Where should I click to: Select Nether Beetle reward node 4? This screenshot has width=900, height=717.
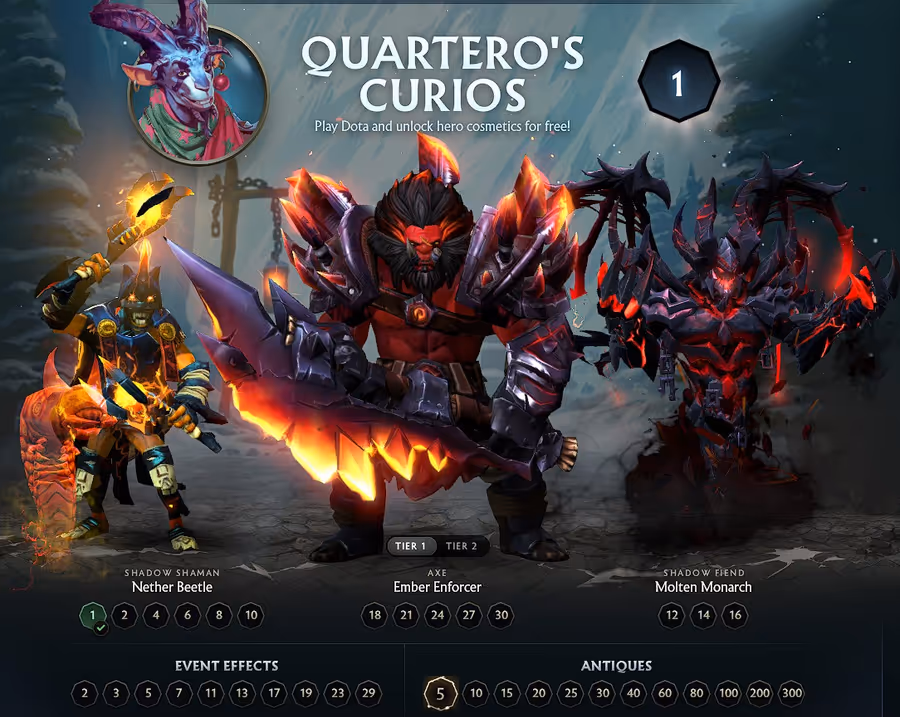point(155,615)
